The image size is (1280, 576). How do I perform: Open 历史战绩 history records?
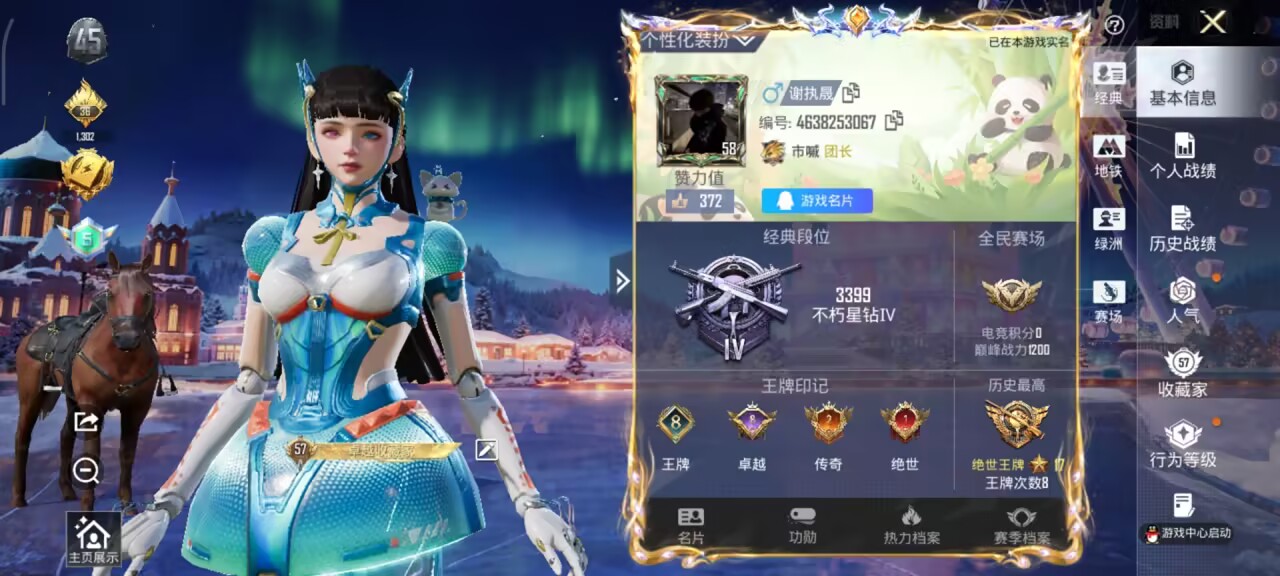point(1182,229)
